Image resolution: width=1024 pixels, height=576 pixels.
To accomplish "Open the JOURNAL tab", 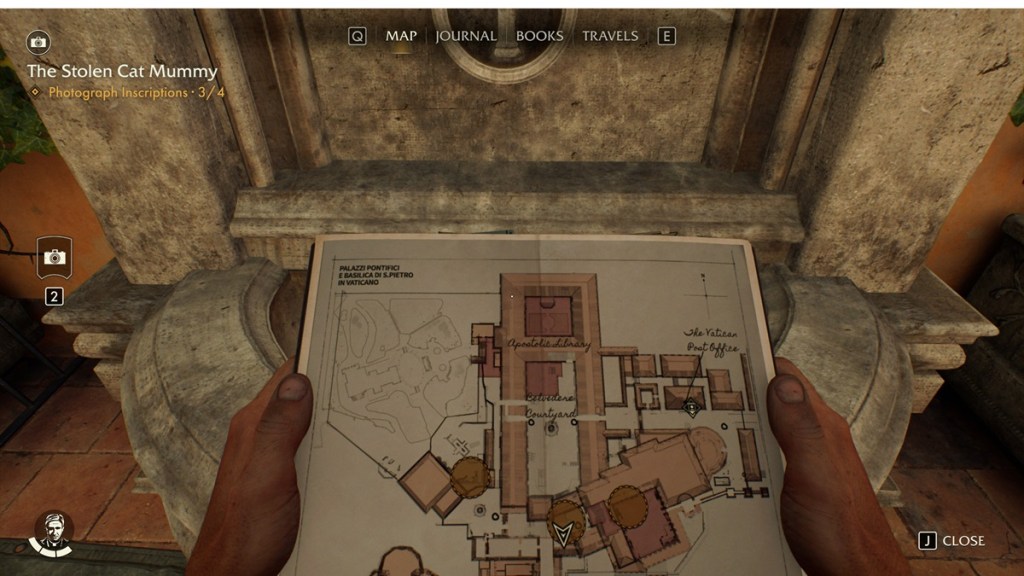I will 466,36.
